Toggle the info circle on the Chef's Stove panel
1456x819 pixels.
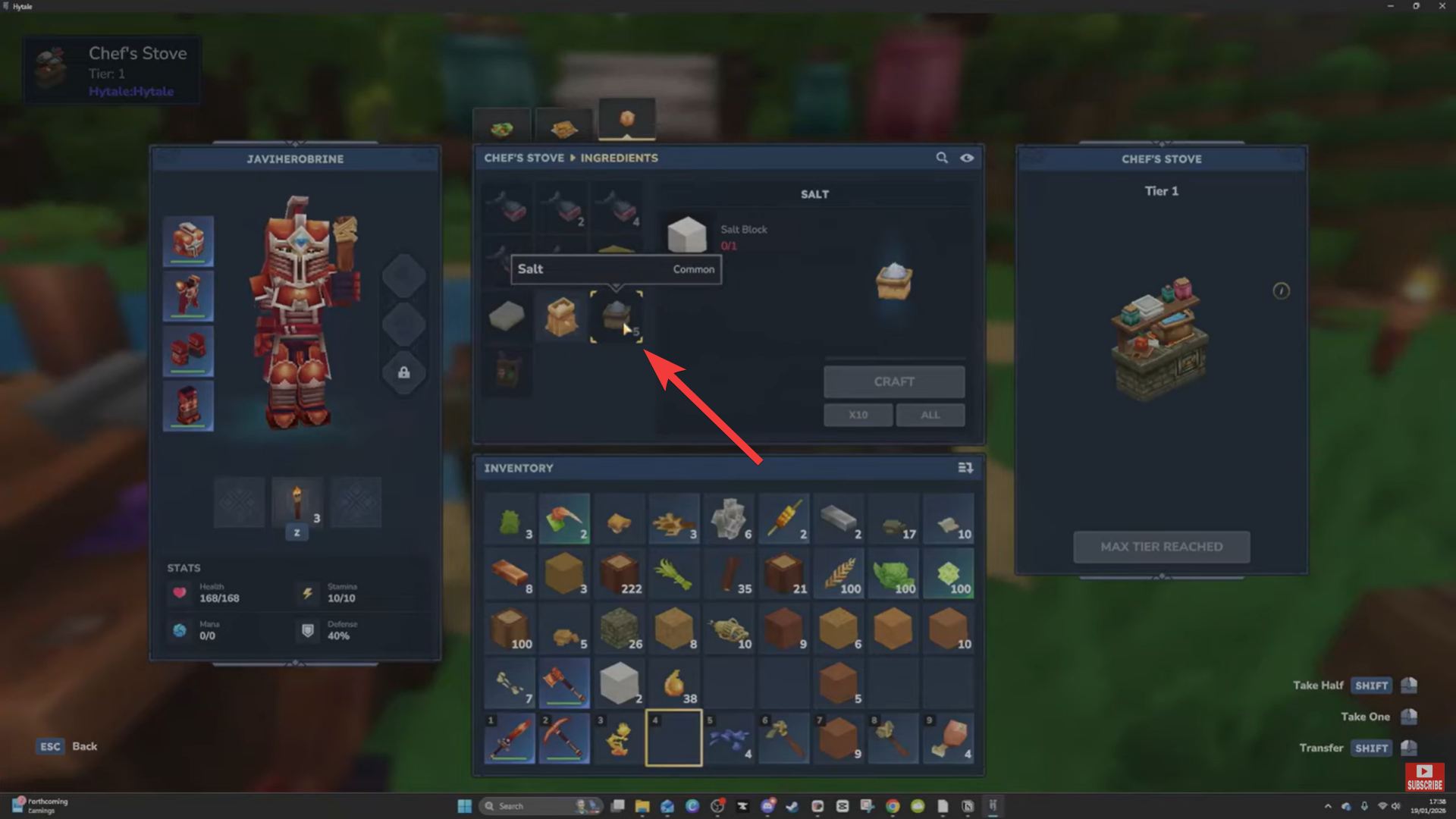pos(1281,291)
